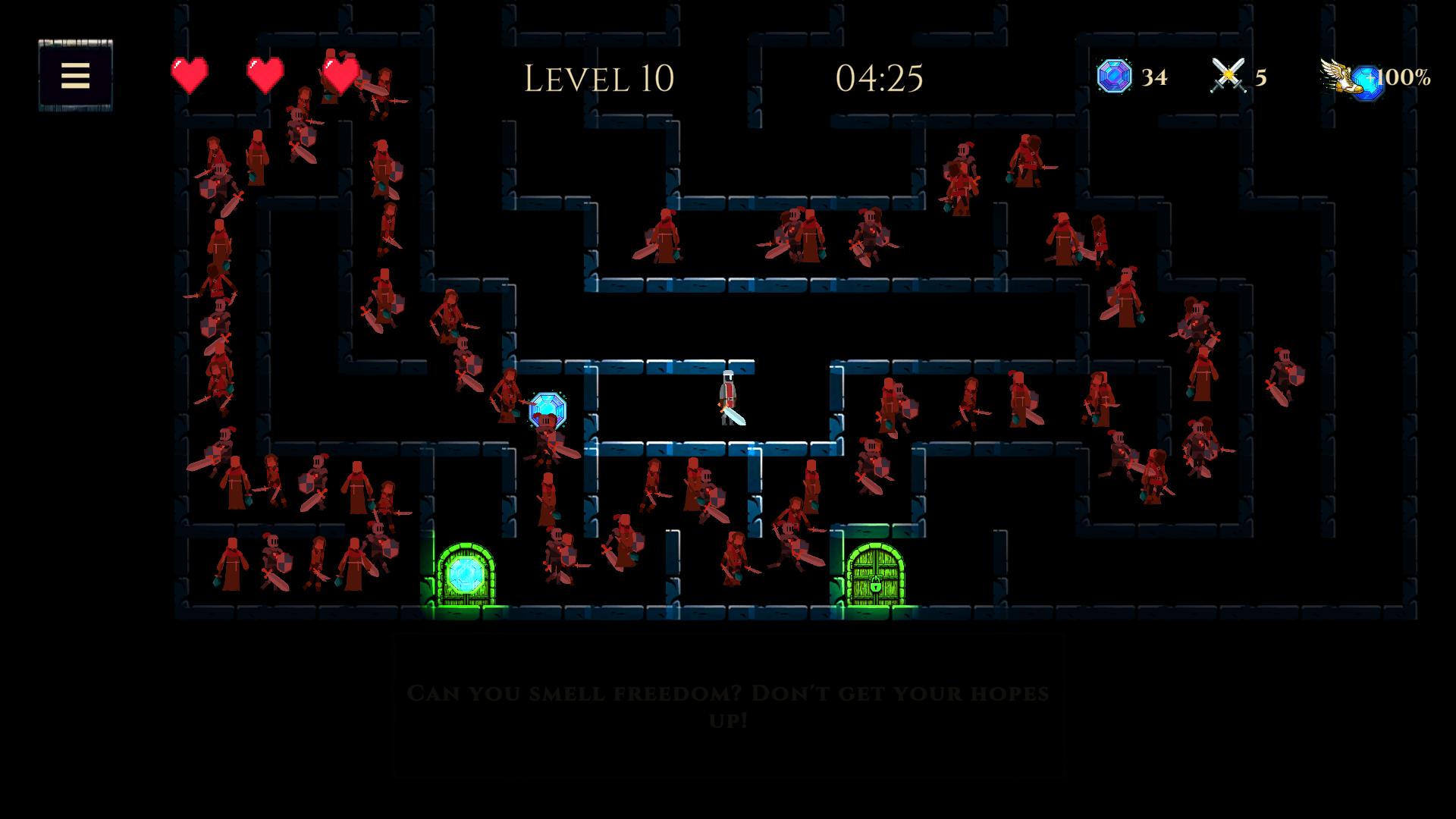Click the first heart in the health bar
This screenshot has height=819, width=1456.
point(190,75)
